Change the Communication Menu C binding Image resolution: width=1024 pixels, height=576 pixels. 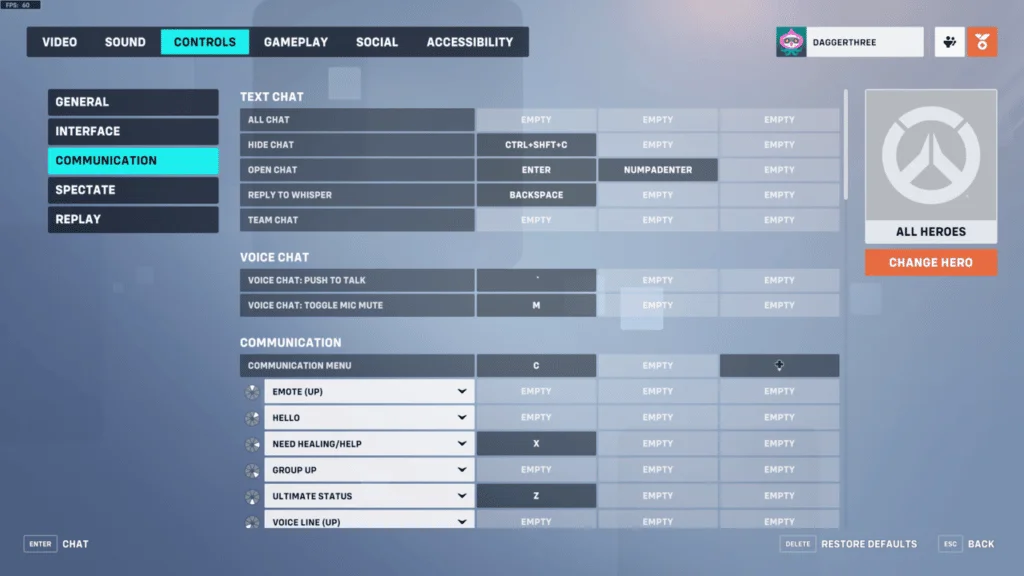pyautogui.click(x=536, y=366)
